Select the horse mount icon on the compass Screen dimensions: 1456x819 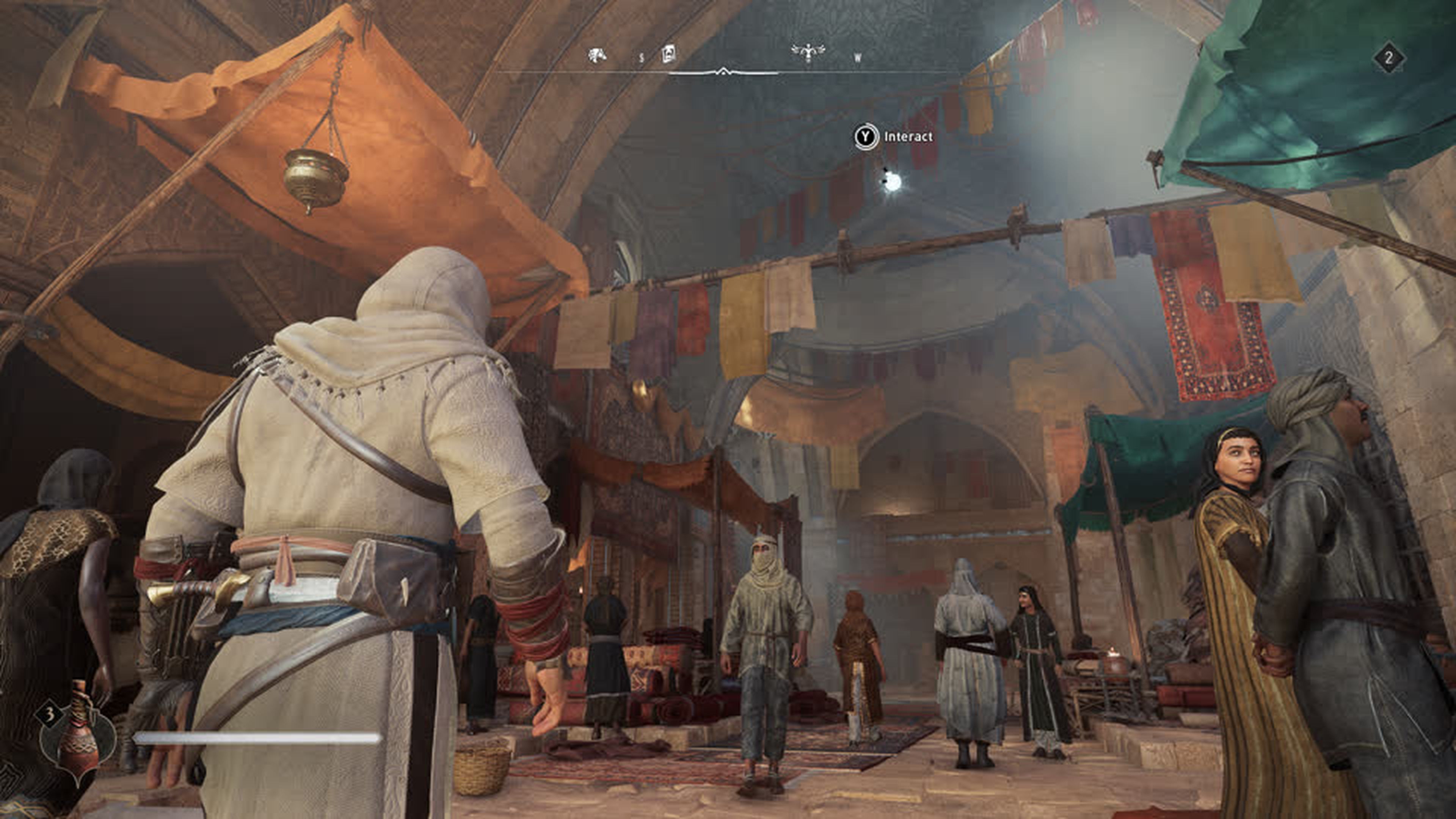pos(598,55)
